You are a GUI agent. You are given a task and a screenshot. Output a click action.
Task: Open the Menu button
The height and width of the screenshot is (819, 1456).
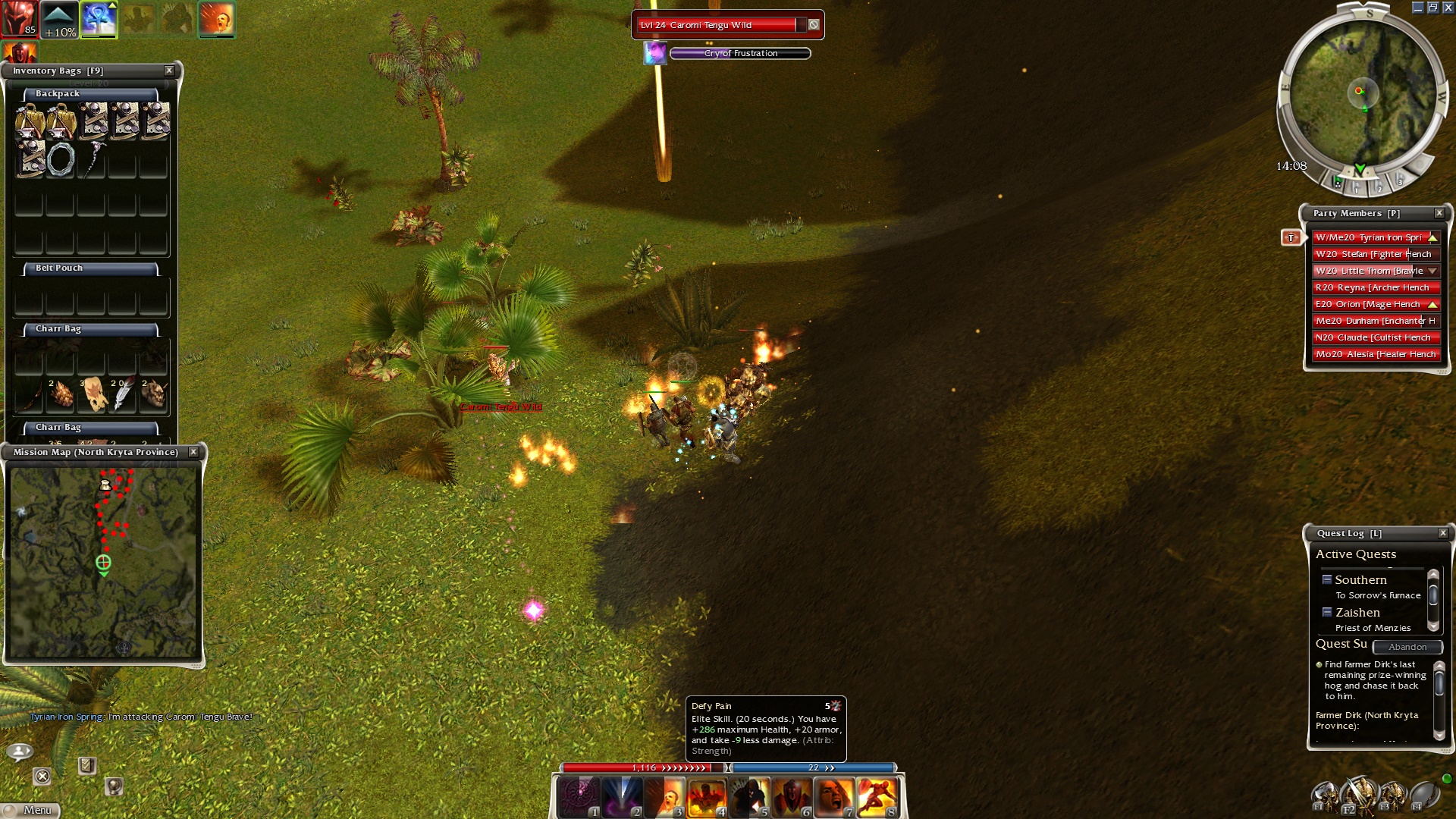pos(30,810)
